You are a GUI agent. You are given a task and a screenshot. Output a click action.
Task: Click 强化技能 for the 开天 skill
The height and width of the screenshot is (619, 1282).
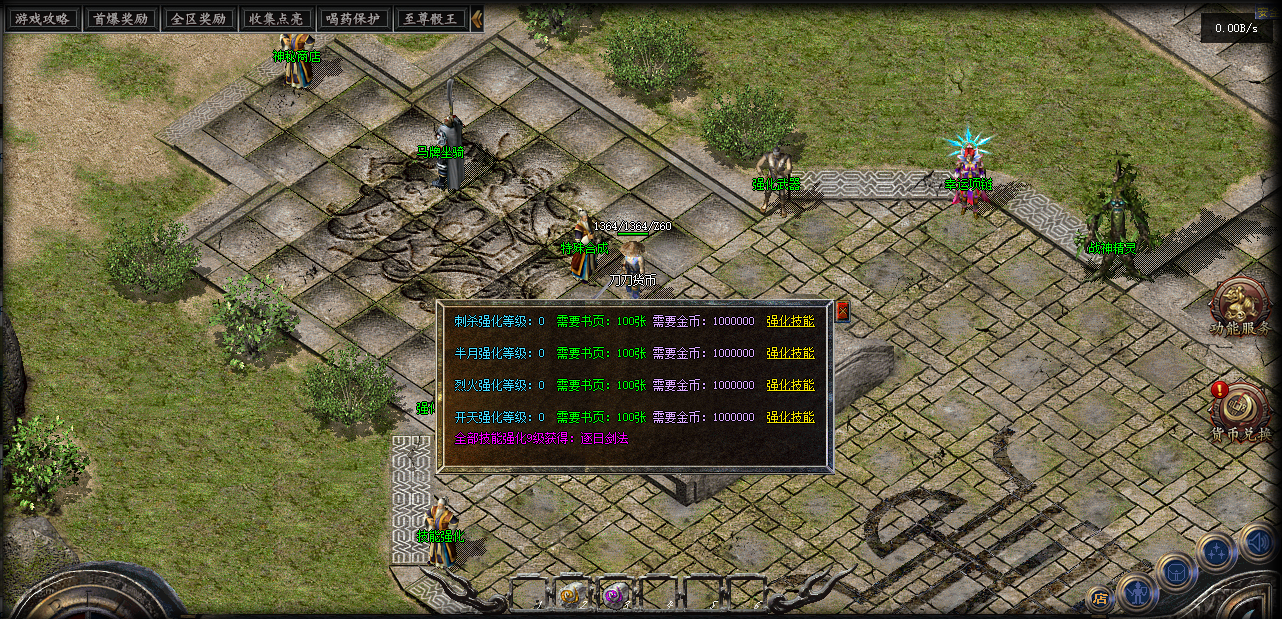pyautogui.click(x=790, y=418)
